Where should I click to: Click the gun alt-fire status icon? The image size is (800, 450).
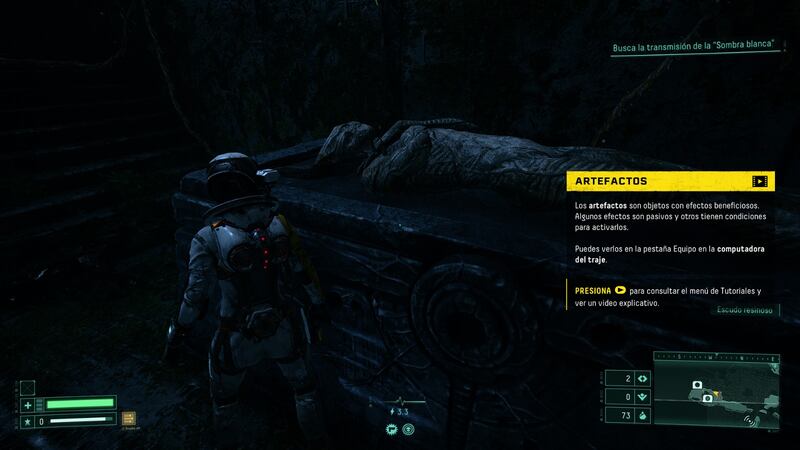click(x=391, y=428)
